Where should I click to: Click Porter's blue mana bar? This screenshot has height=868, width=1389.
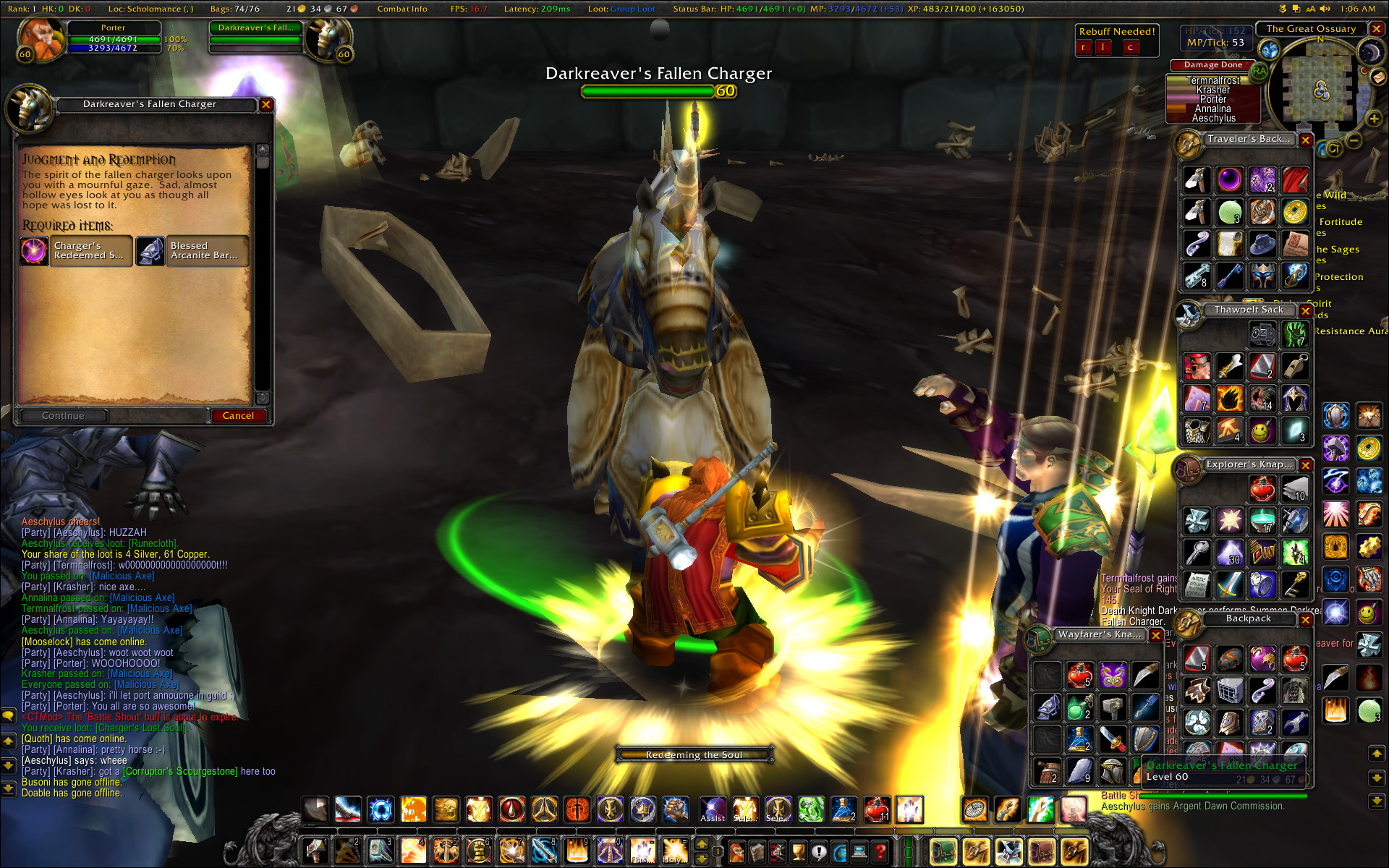(x=116, y=49)
